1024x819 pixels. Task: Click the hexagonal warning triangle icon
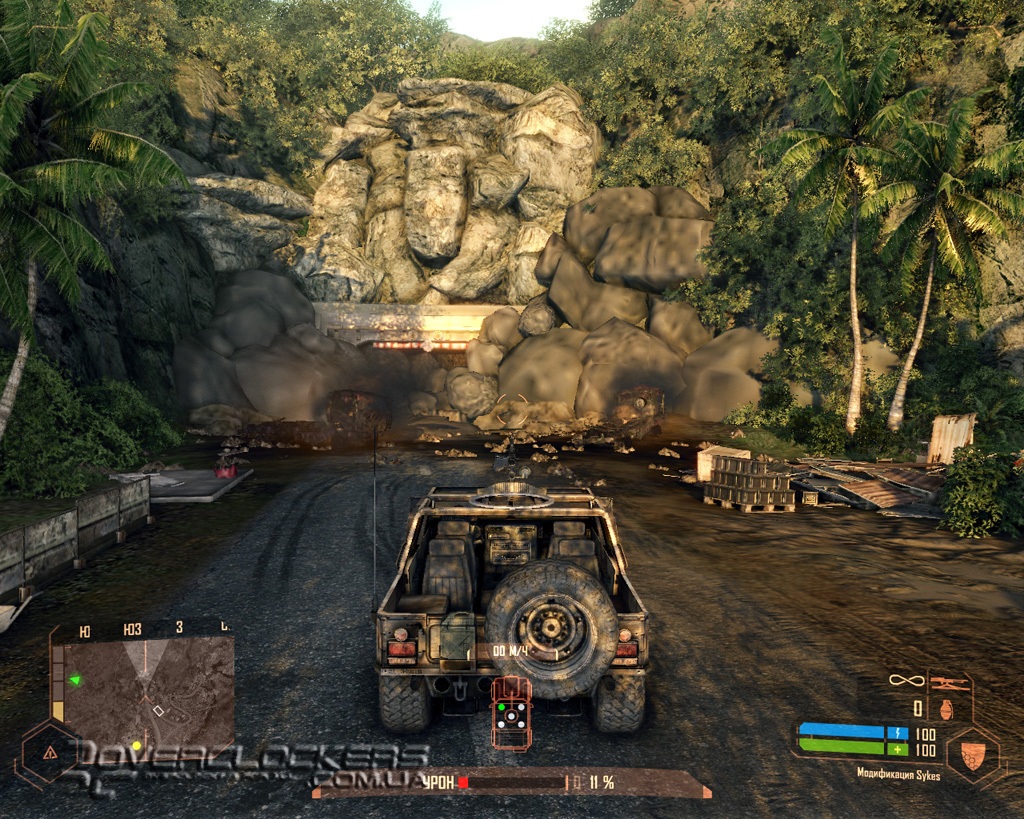click(48, 753)
